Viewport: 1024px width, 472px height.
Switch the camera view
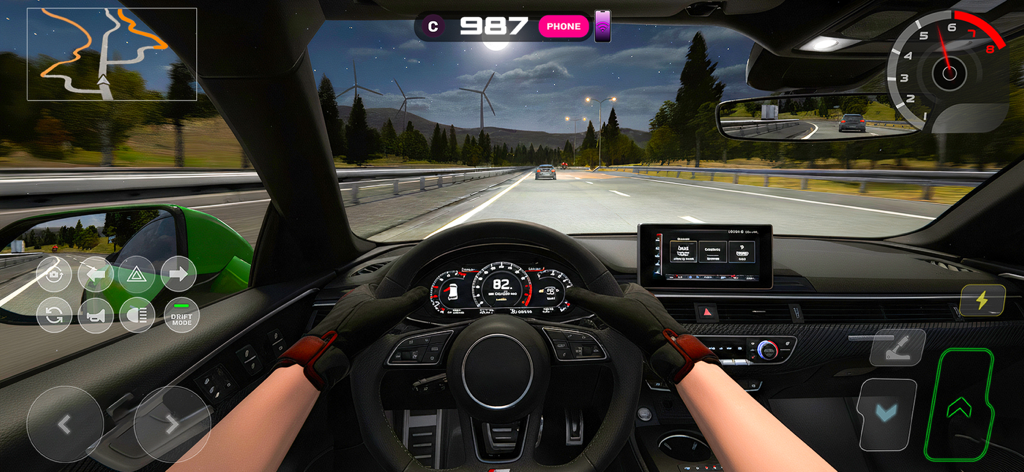coord(54,274)
